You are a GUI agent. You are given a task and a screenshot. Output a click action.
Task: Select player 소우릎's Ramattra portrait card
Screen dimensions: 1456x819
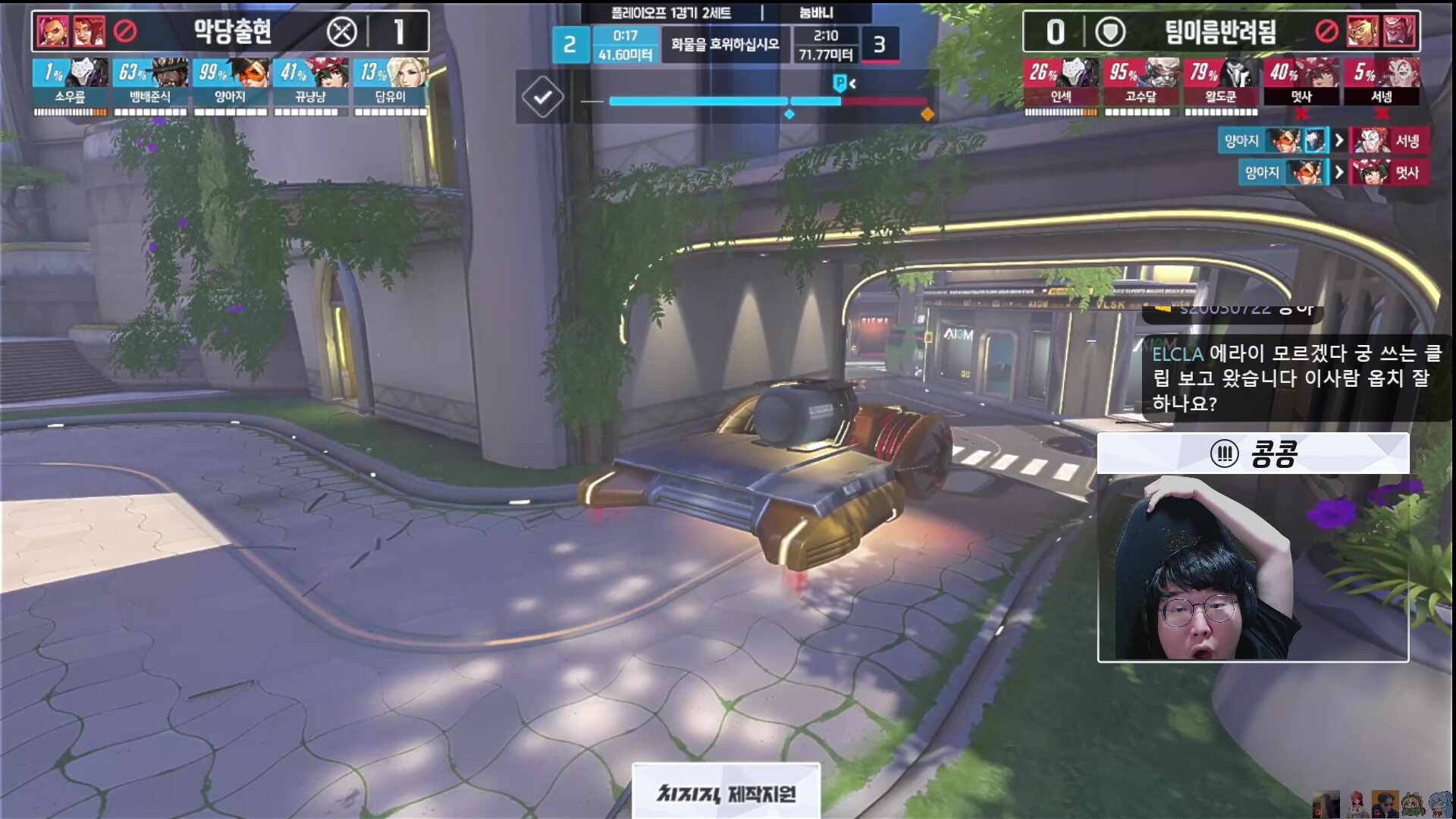(x=71, y=83)
